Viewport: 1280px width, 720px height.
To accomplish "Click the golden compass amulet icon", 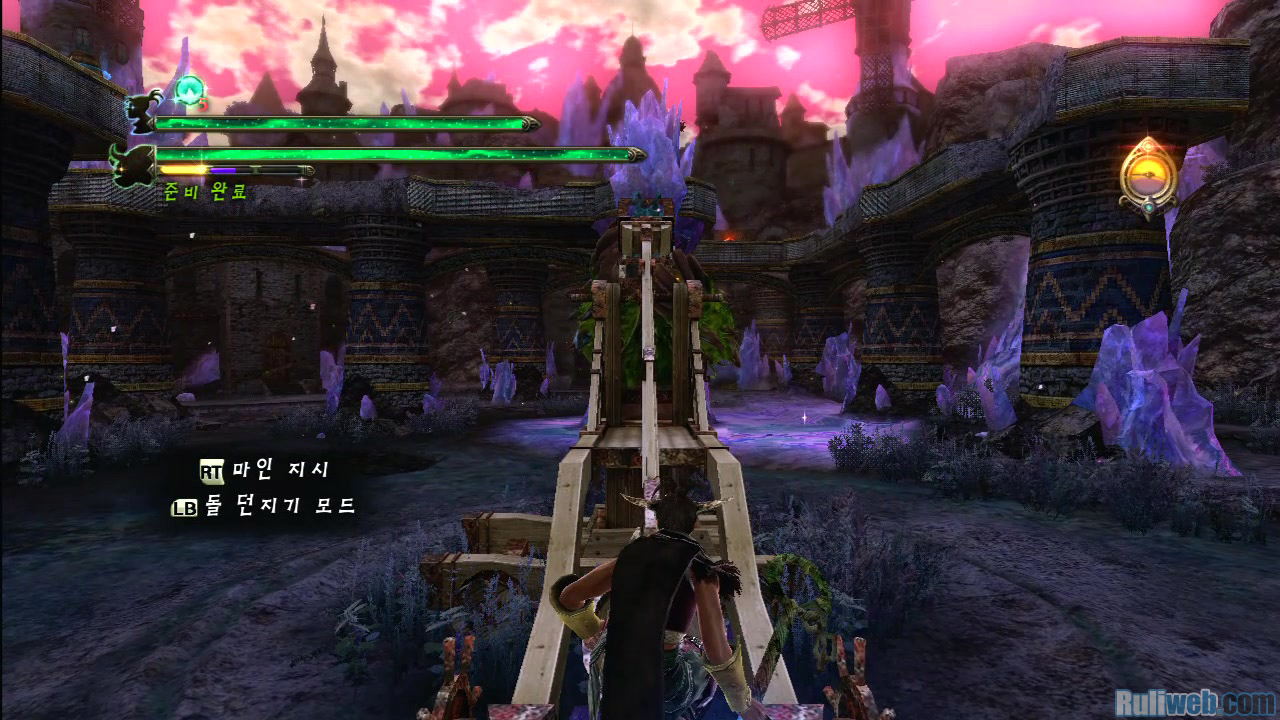I will [1148, 176].
